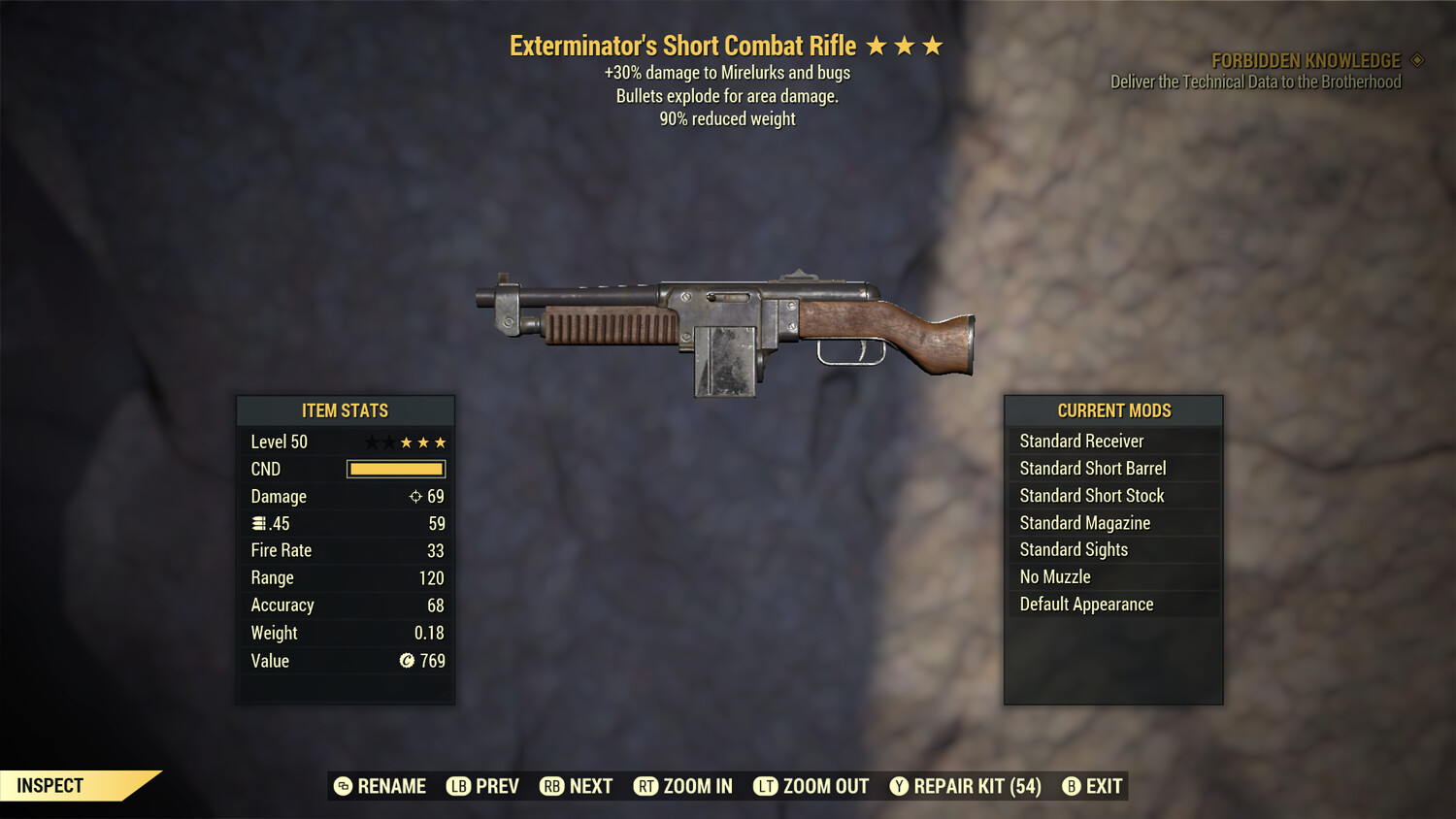This screenshot has height=819, width=1456.
Task: Click the .45 ammo magazine icon
Action: click(x=259, y=523)
